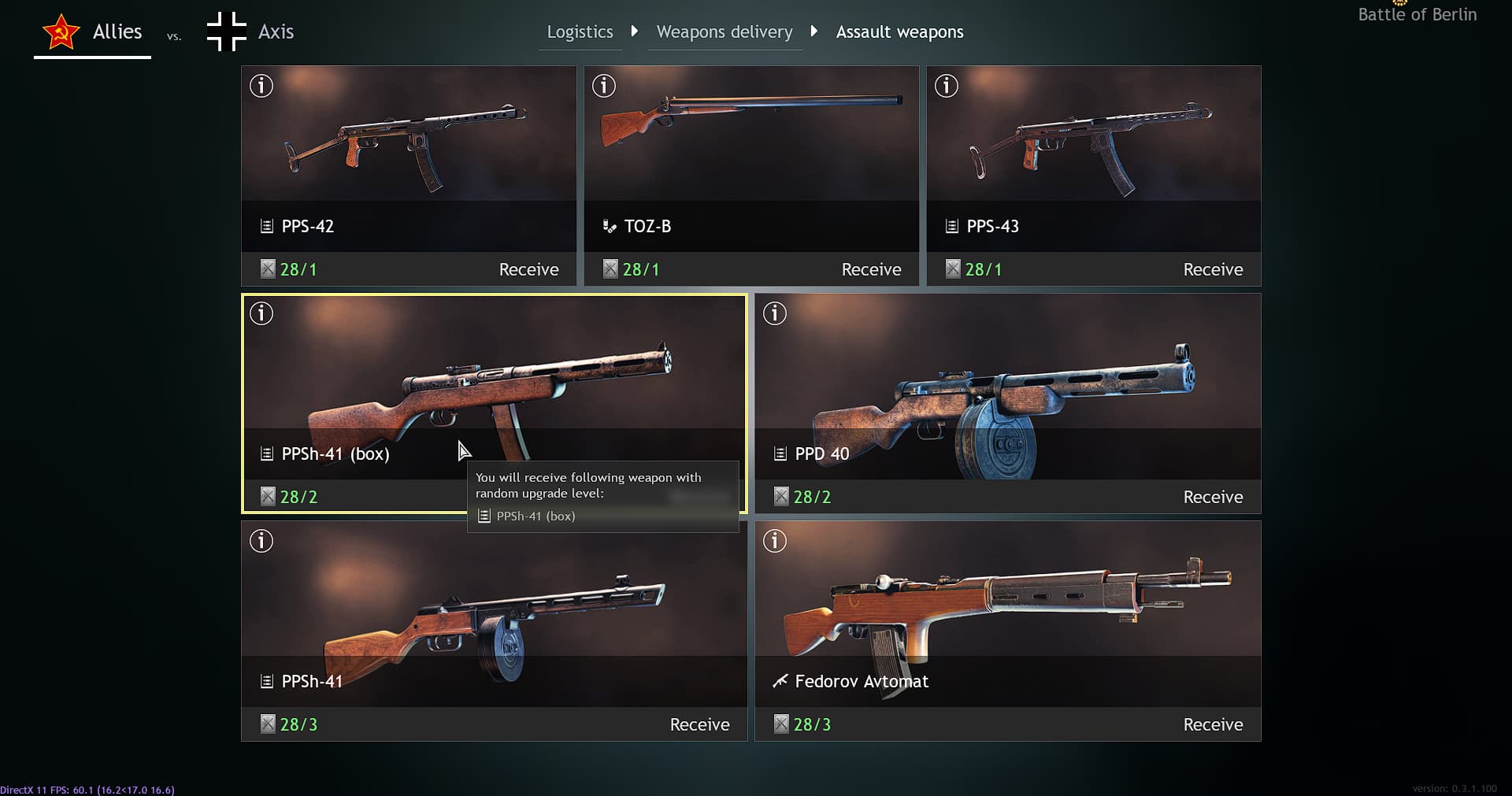The height and width of the screenshot is (796, 1512).
Task: Switch to the Allies faction tab
Action: pos(93,32)
